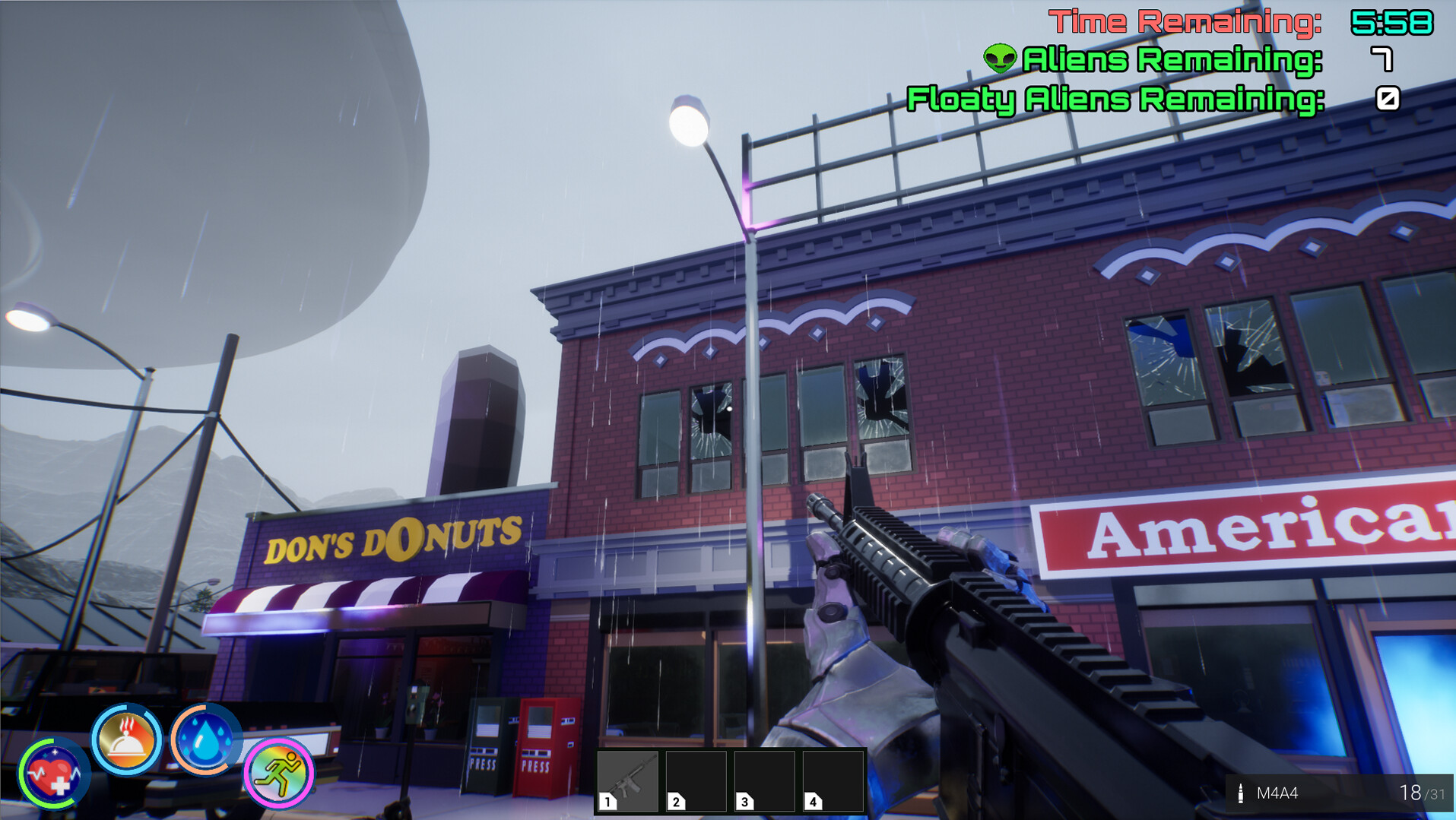Click the Time Remaining timer showing 5:58
Image resolution: width=1456 pixels, height=820 pixels.
click(x=1396, y=21)
